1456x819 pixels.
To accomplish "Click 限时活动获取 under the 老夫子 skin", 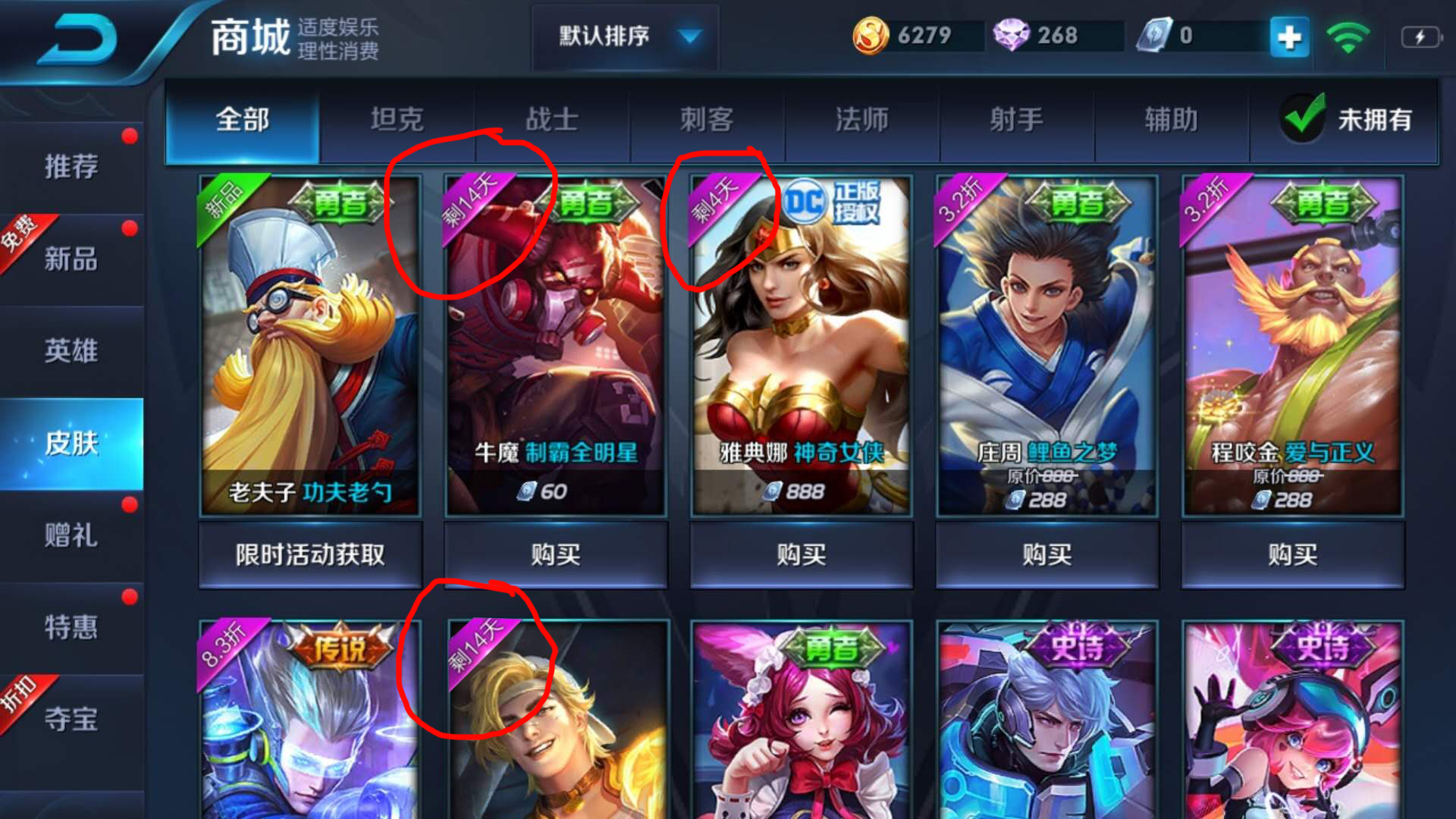I will click(x=309, y=554).
